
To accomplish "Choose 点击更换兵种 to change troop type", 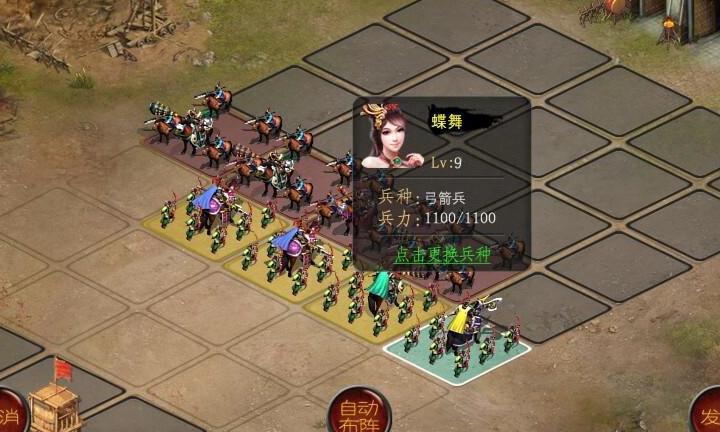I will click(x=443, y=254).
